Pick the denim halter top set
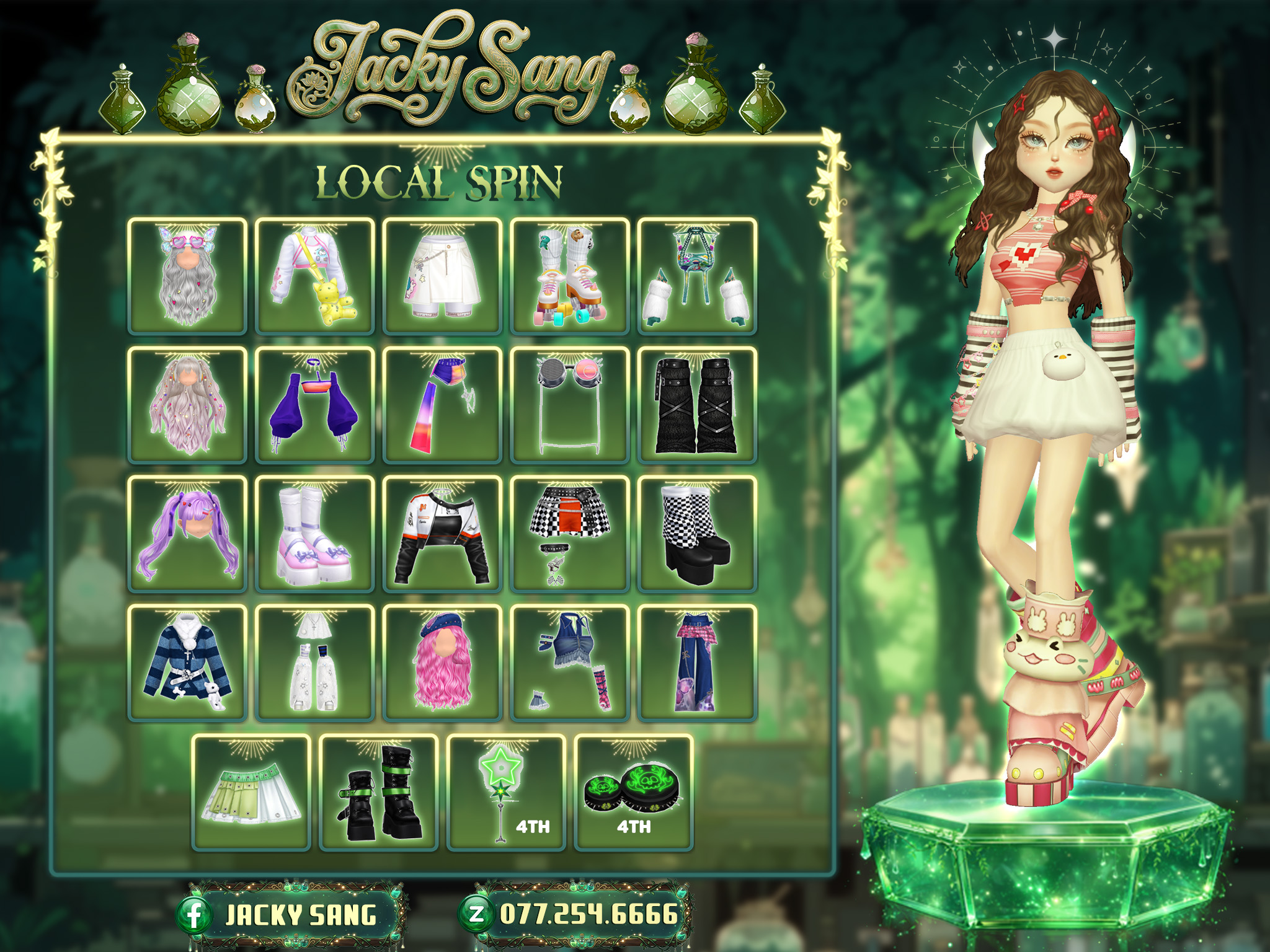This screenshot has width=1270, height=952. point(570,663)
